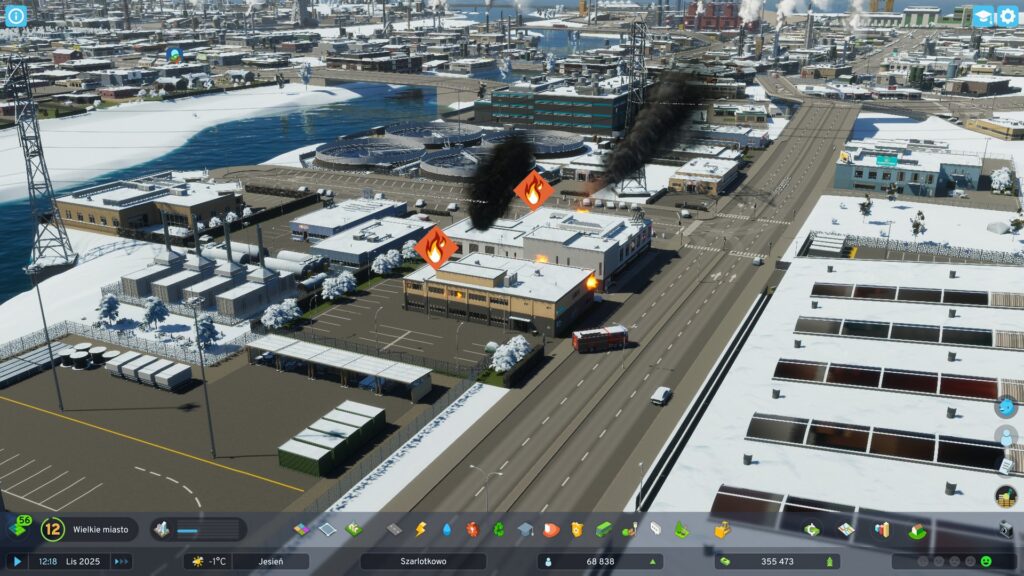Viewport: 1024px width, 576px height.
Task: Open the green bus transportation menu
Action: click(603, 529)
